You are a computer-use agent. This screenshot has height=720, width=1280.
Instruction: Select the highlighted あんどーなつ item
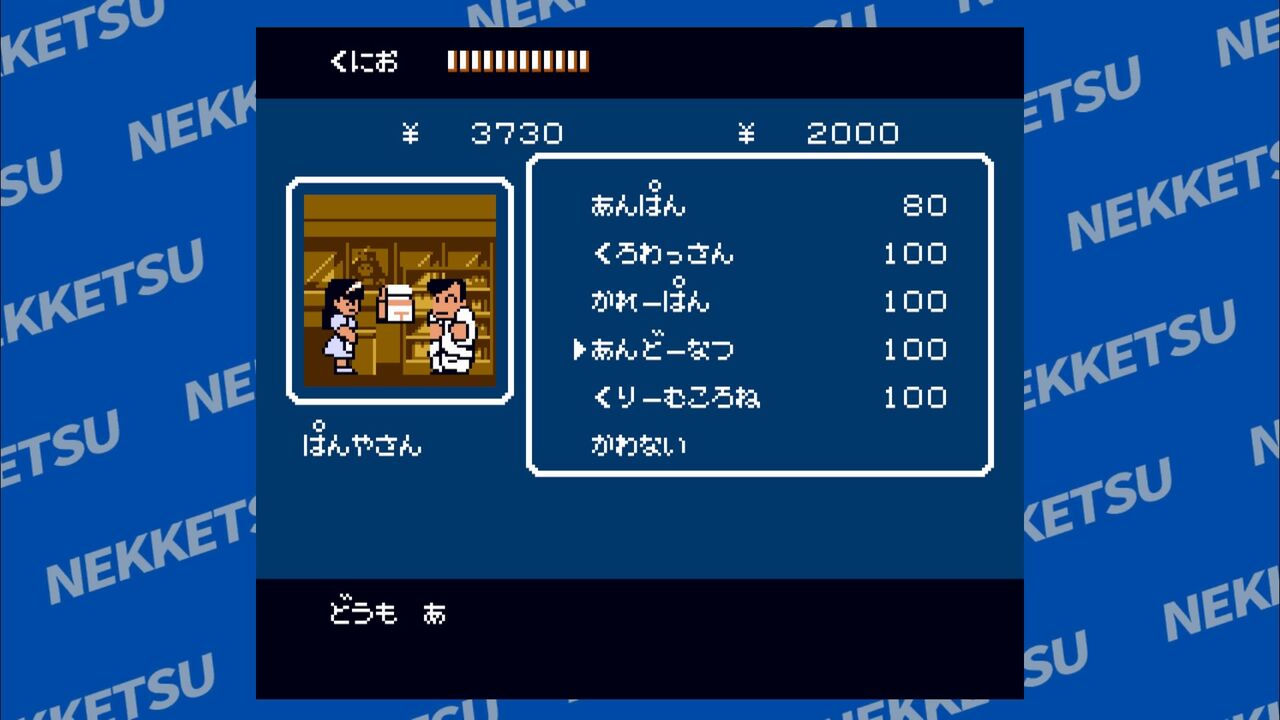point(660,349)
